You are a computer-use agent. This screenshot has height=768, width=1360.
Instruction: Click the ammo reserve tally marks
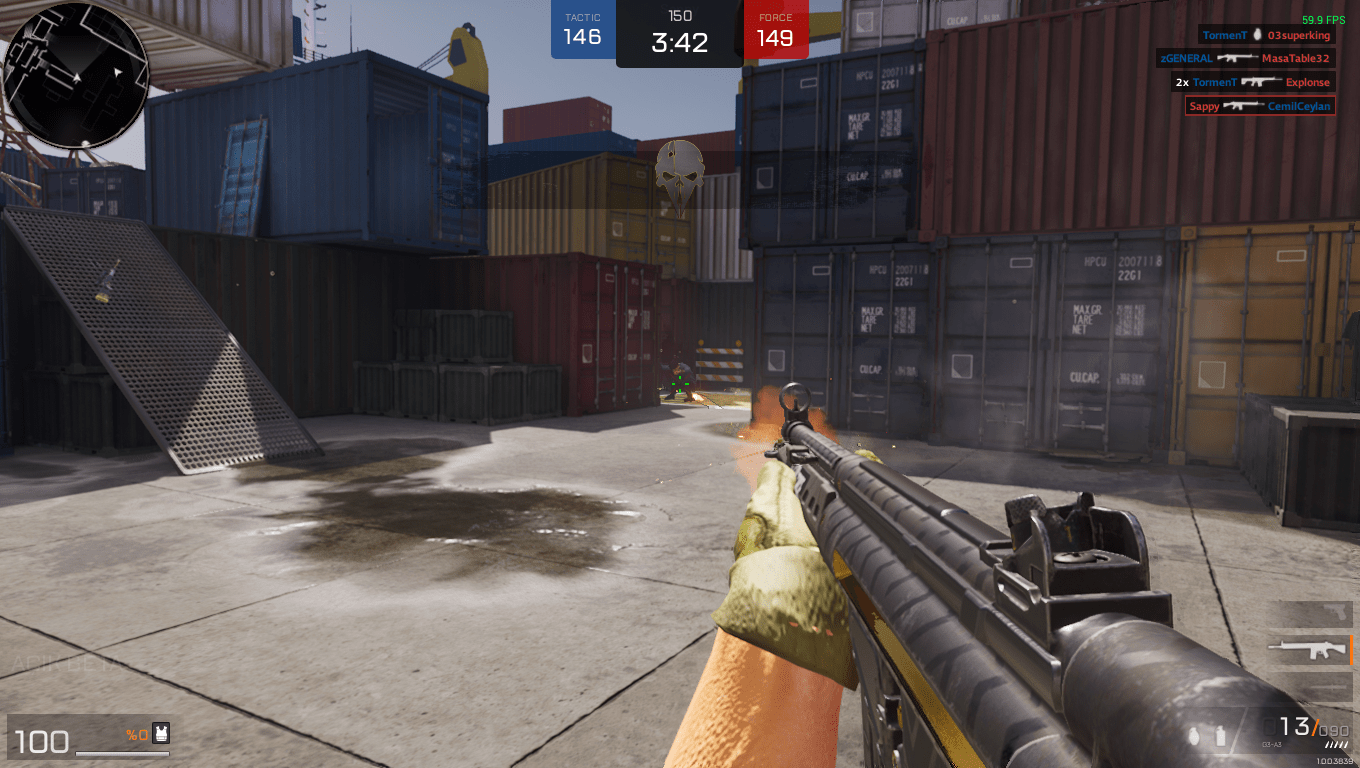(x=1337, y=742)
